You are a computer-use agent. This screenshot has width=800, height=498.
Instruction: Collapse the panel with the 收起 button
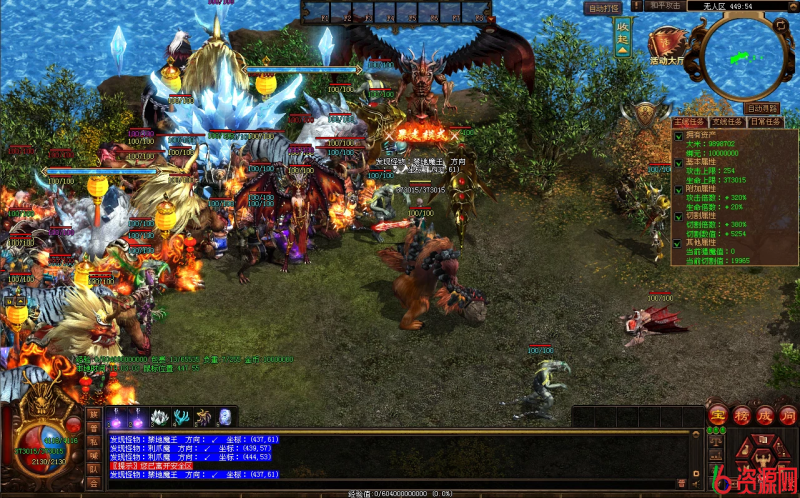pyautogui.click(x=622, y=39)
